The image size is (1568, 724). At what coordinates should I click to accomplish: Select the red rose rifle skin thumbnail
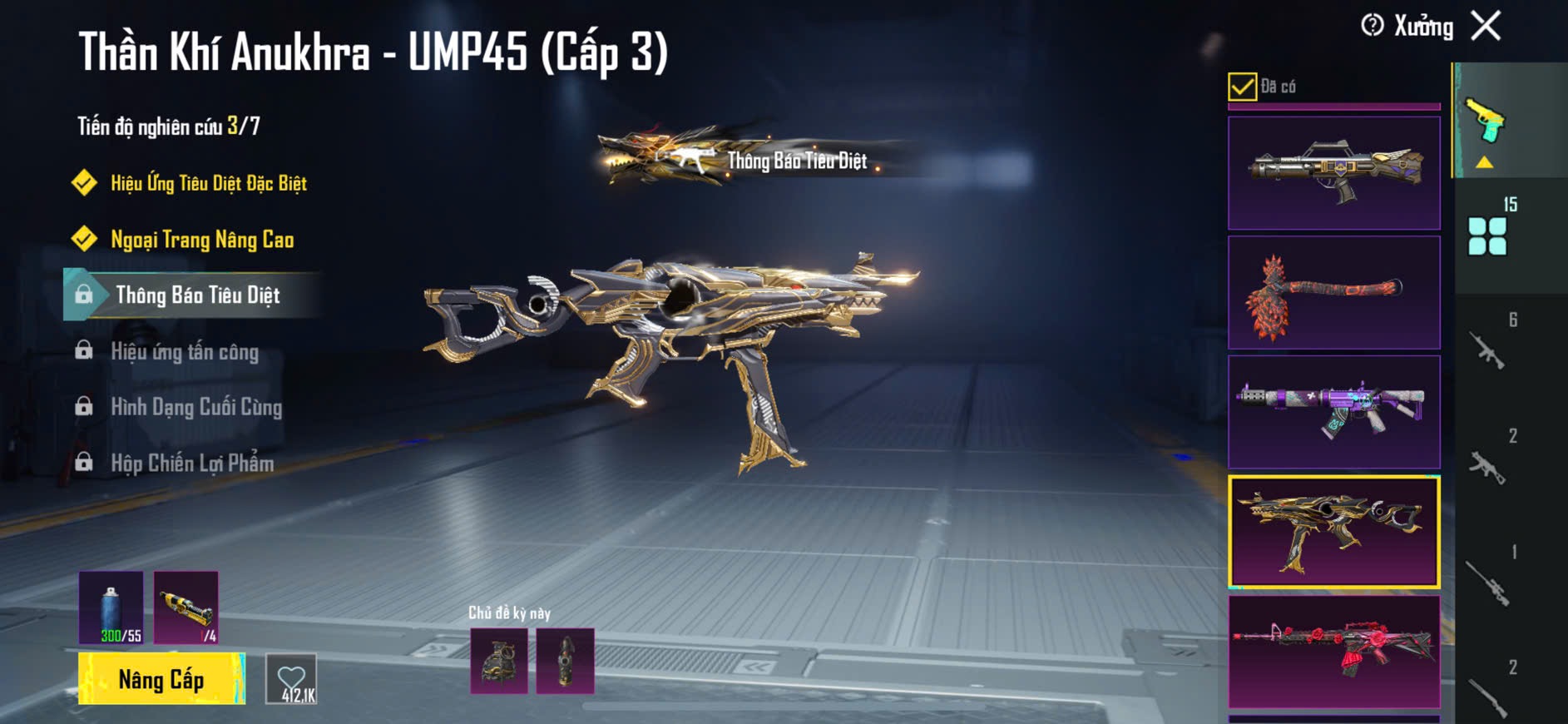coord(1333,652)
